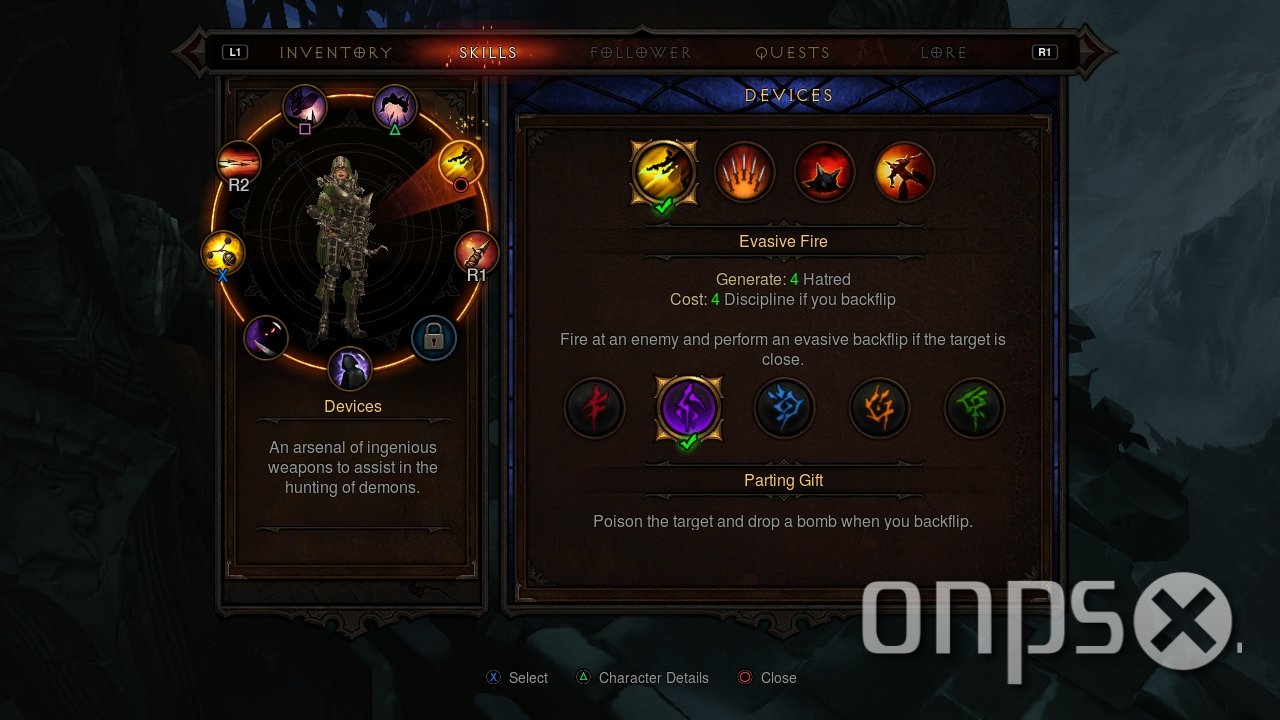
Task: Click the Devices category icon below the character
Action: tap(349, 370)
